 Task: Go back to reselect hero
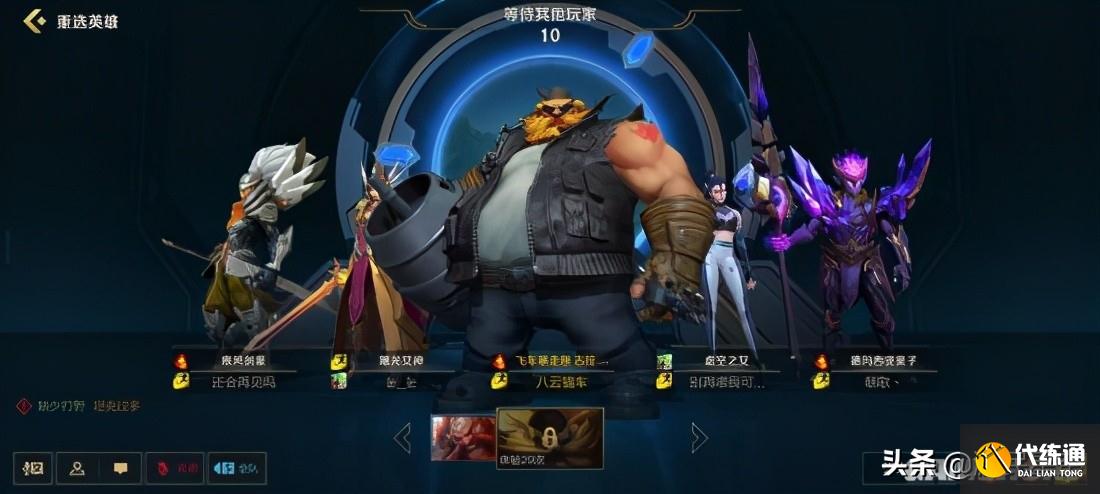(72, 21)
